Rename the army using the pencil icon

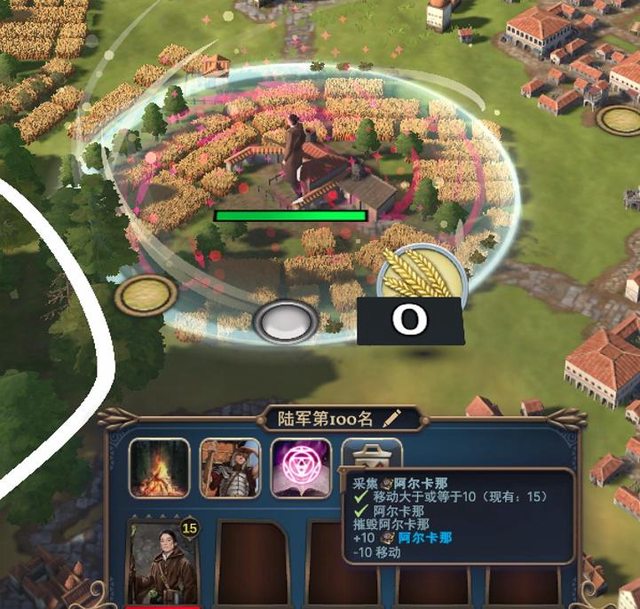(392, 417)
